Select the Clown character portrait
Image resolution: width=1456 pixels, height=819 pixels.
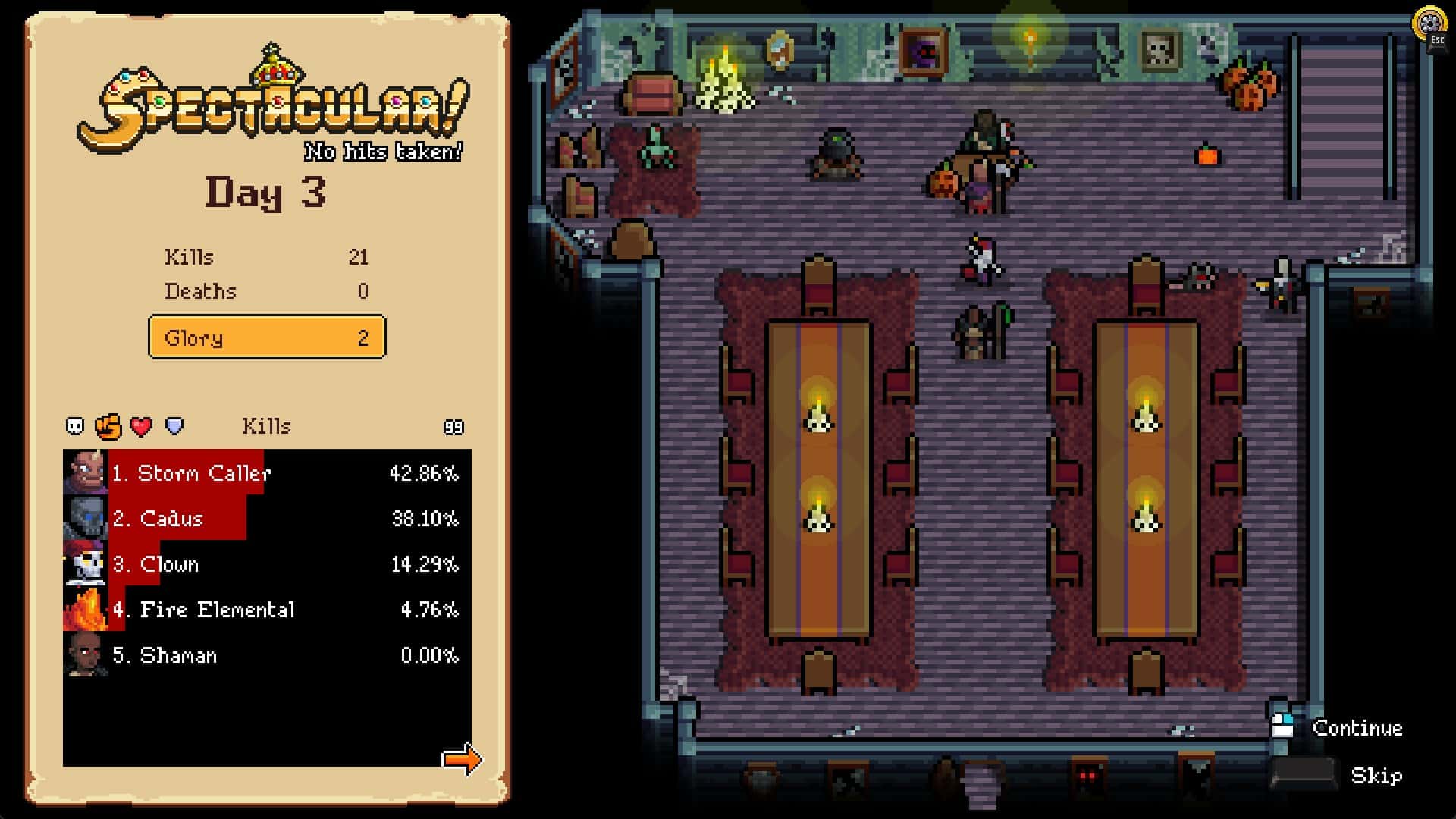[x=86, y=563]
